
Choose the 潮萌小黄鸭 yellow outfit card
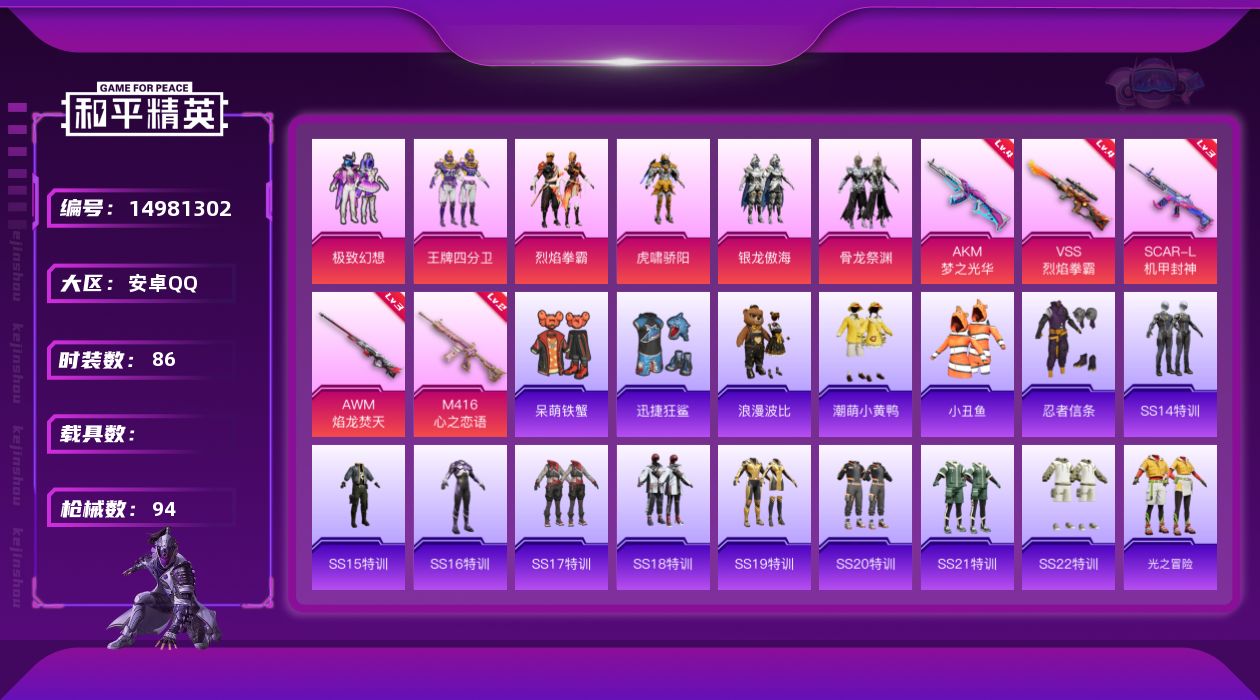865,364
